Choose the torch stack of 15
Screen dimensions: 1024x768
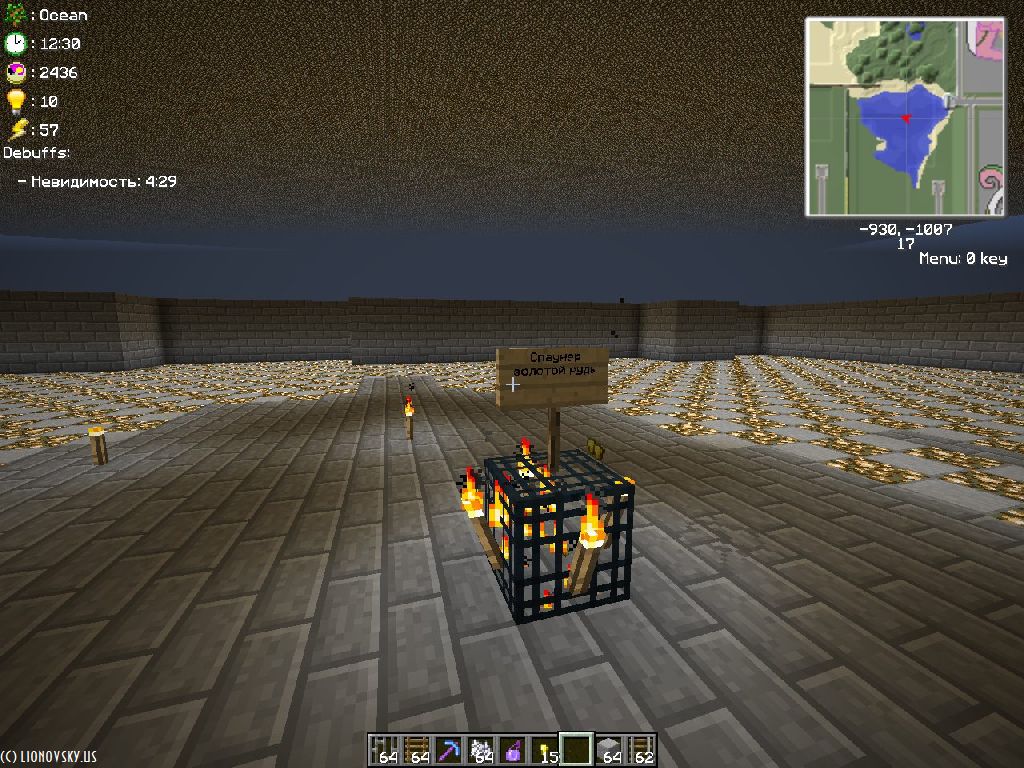pyautogui.click(x=545, y=750)
